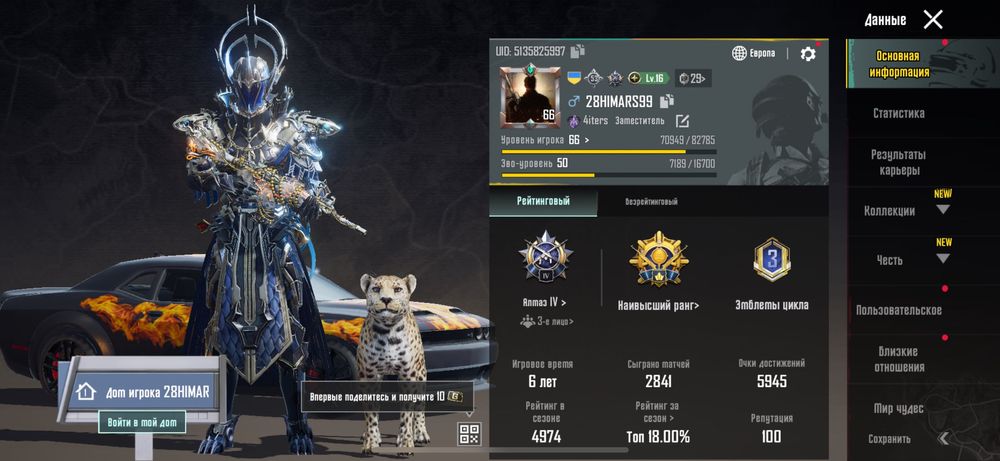Click Войти в мой дом button

click(141, 423)
